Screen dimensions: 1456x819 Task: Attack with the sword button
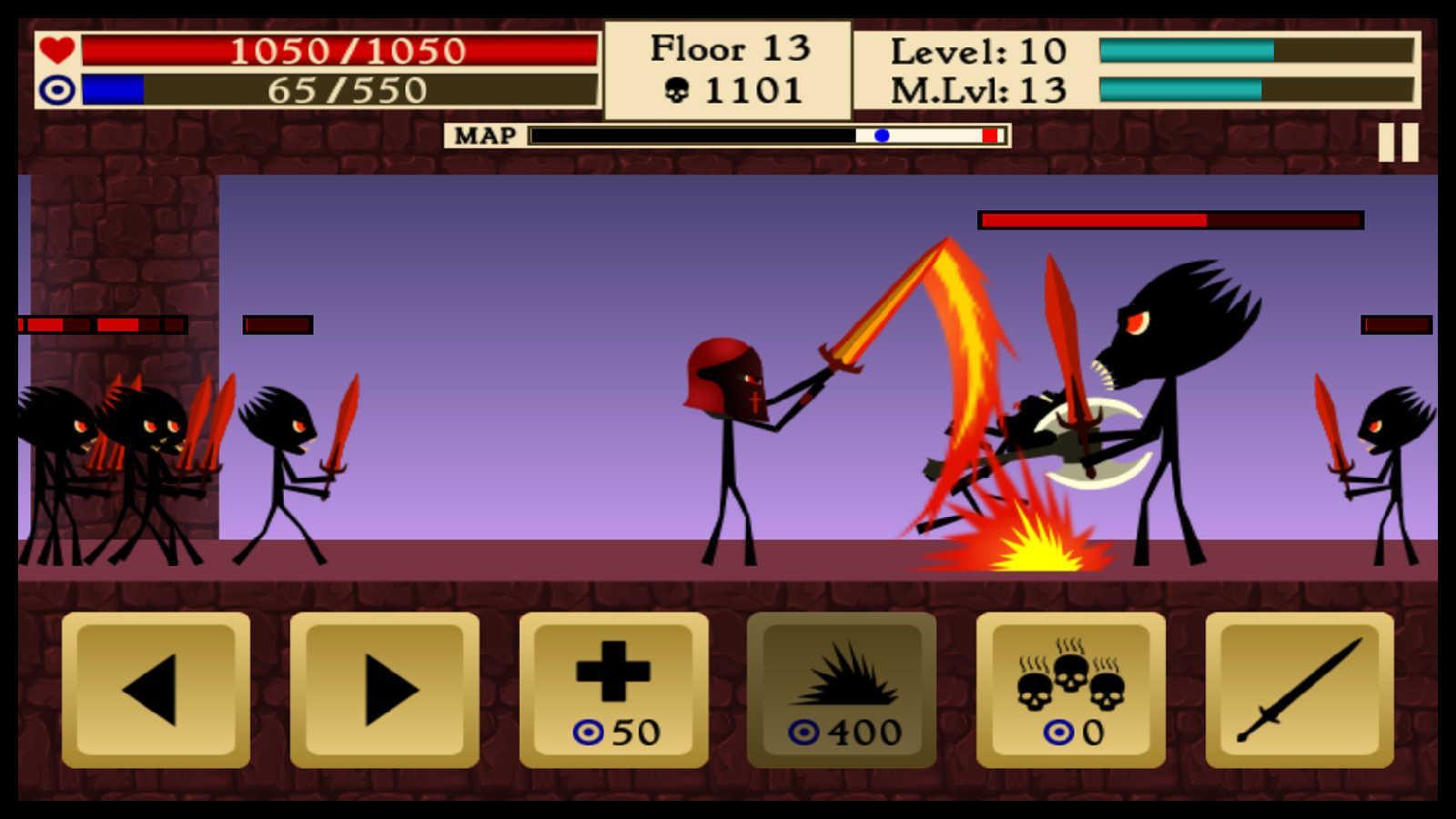click(x=1299, y=692)
